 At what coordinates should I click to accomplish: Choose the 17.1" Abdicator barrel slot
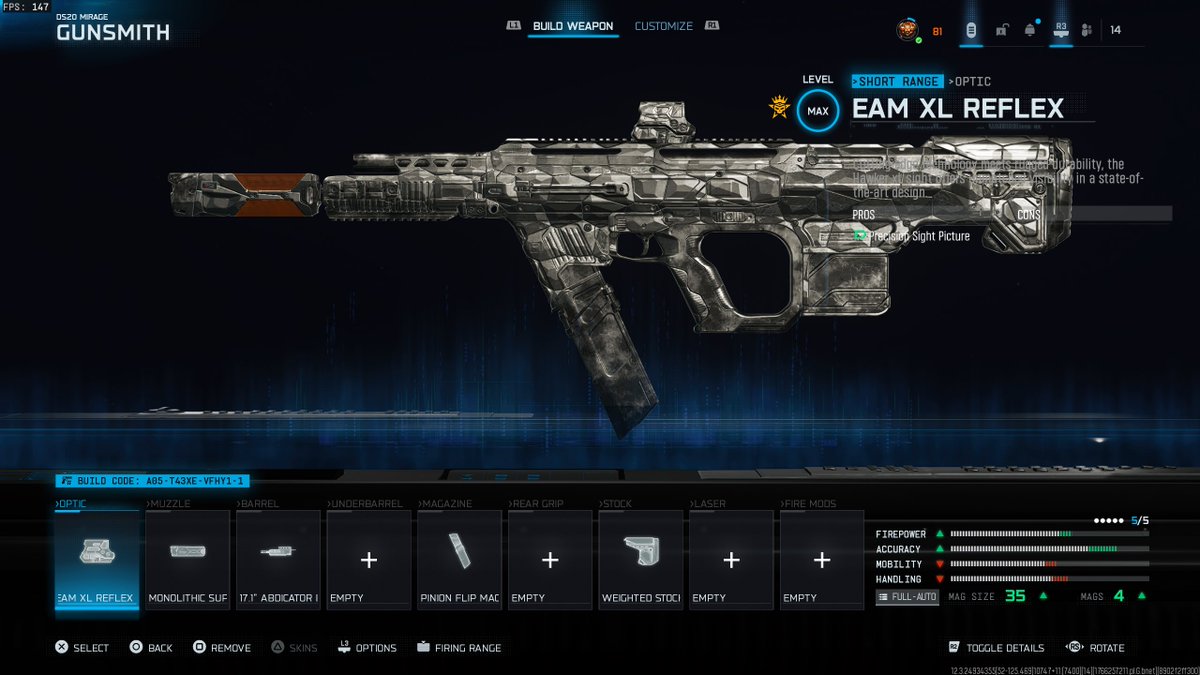(x=278, y=558)
